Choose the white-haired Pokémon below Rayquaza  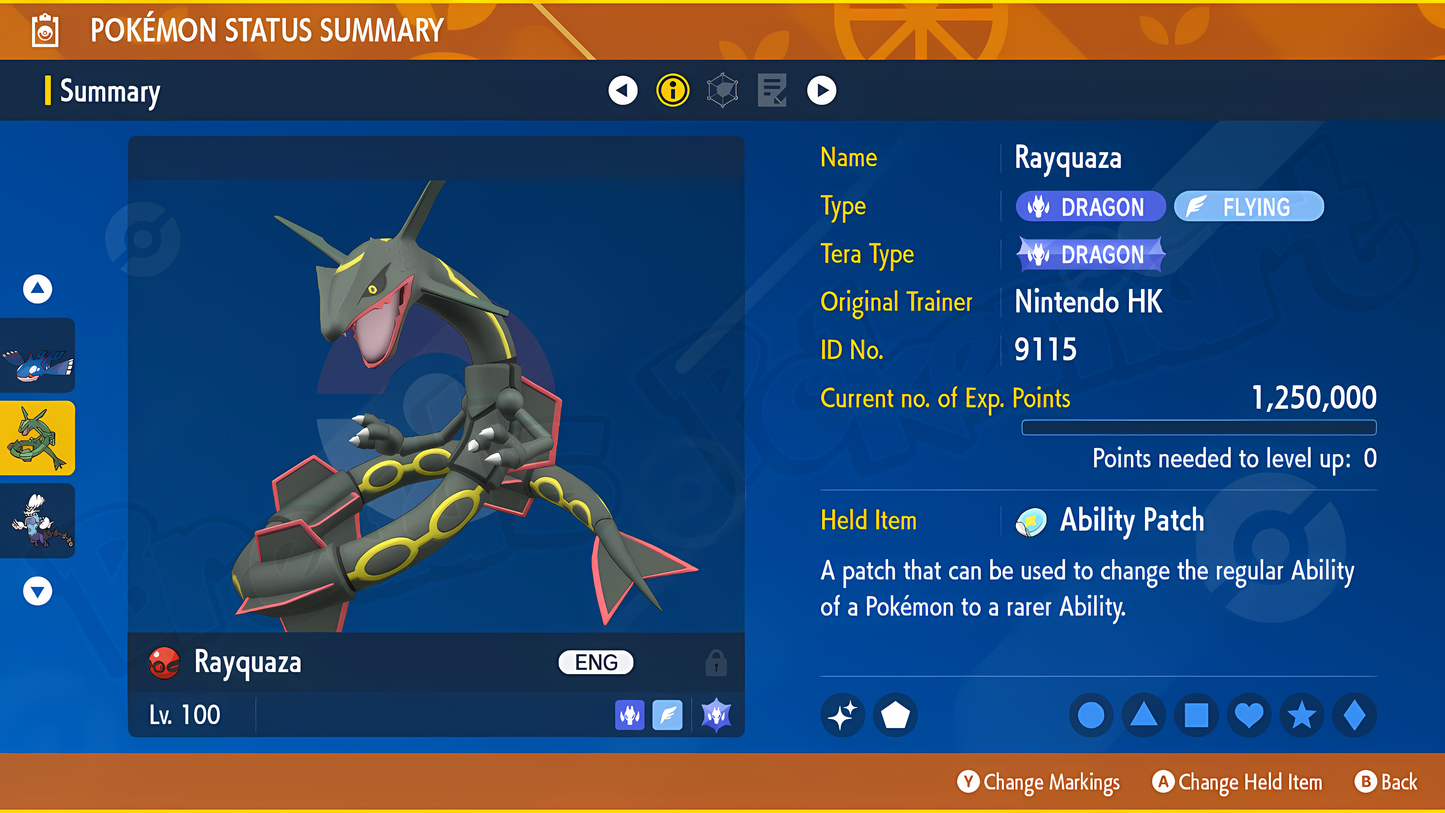[38, 521]
